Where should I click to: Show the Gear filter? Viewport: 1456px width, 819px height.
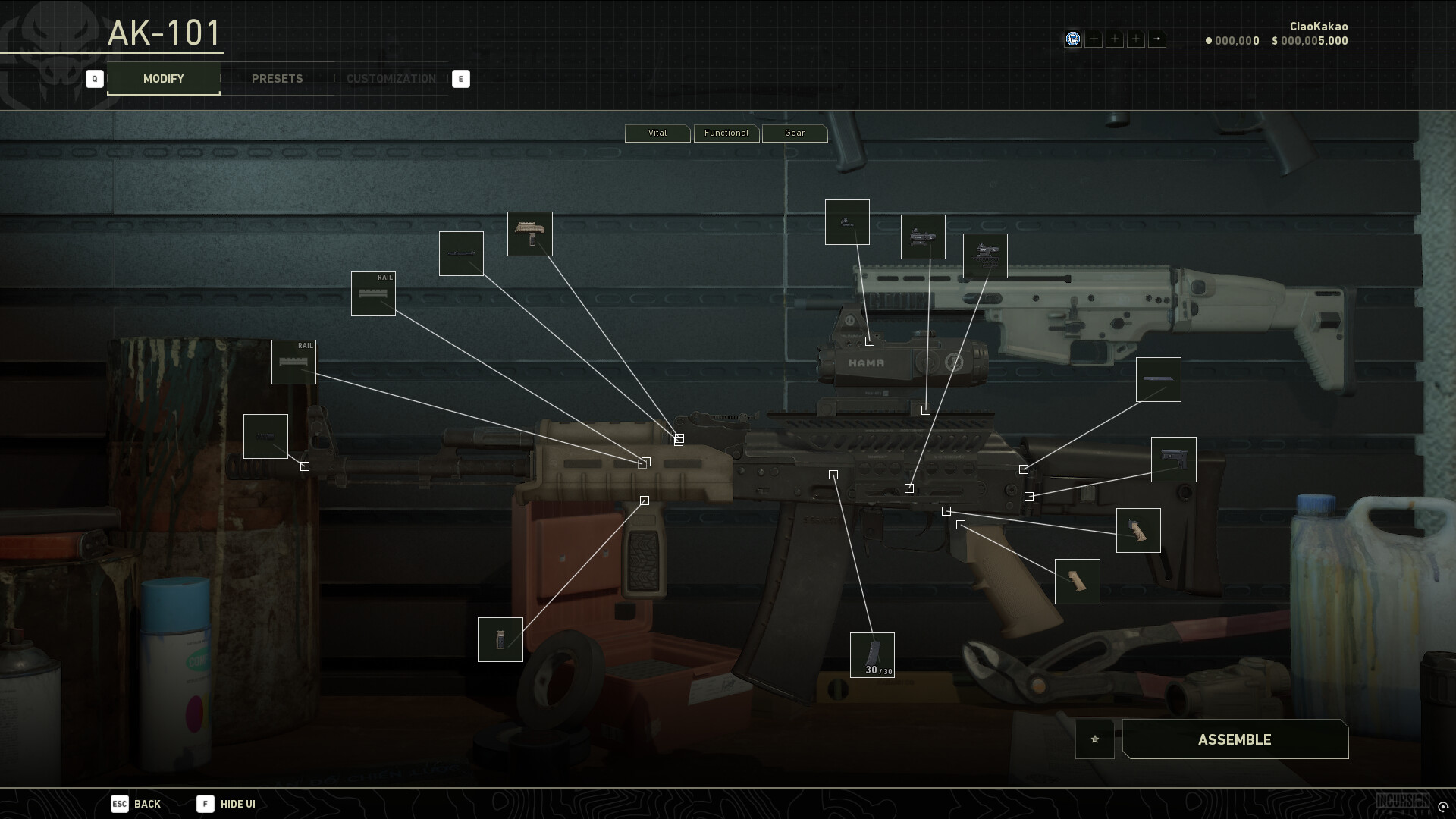click(x=794, y=133)
